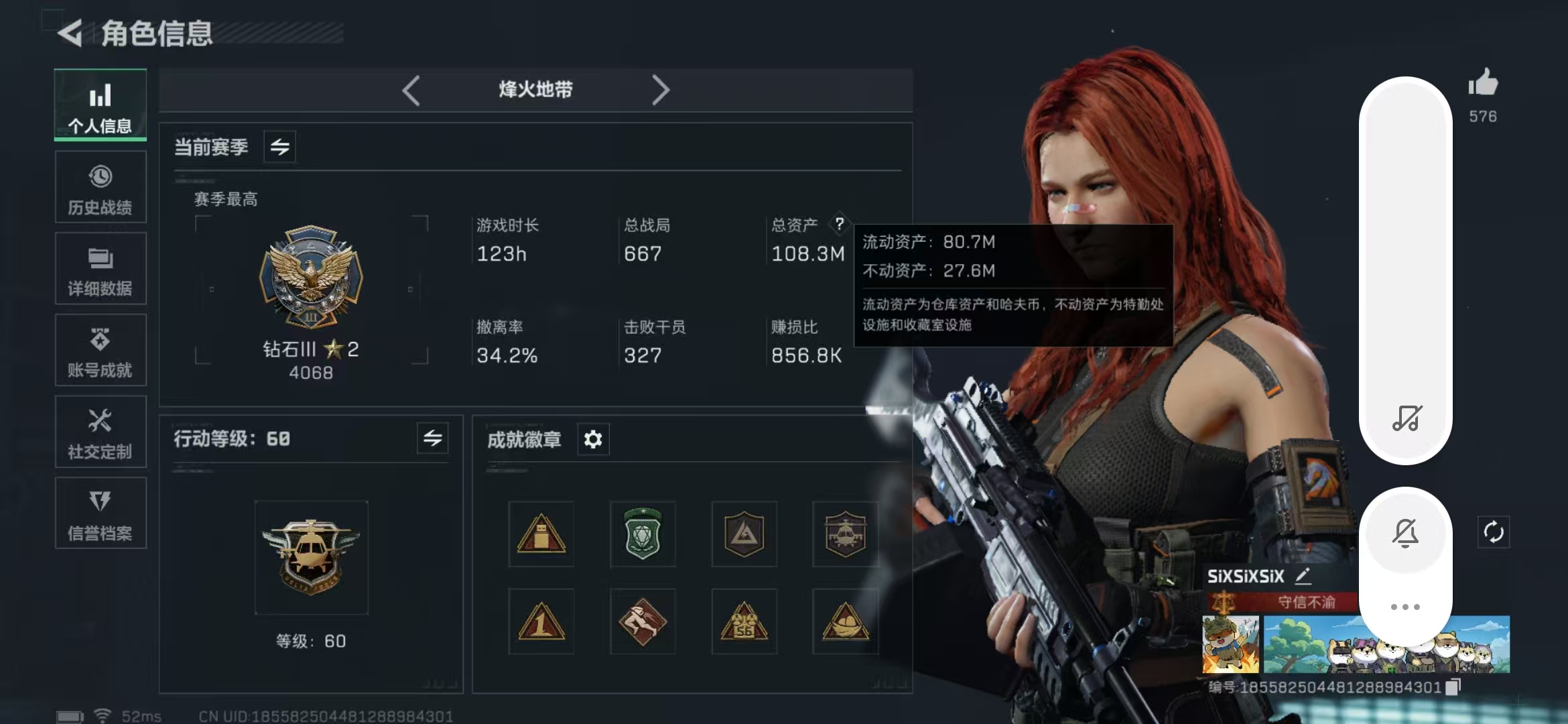Give a thumbs-up like to this profile

click(x=1483, y=84)
